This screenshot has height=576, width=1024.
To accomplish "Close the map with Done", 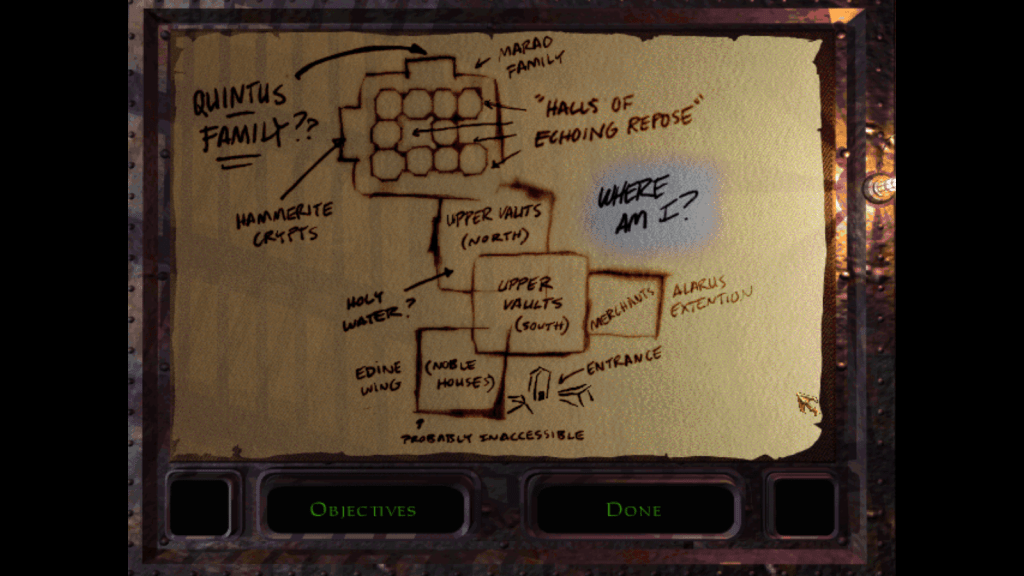I will (634, 510).
